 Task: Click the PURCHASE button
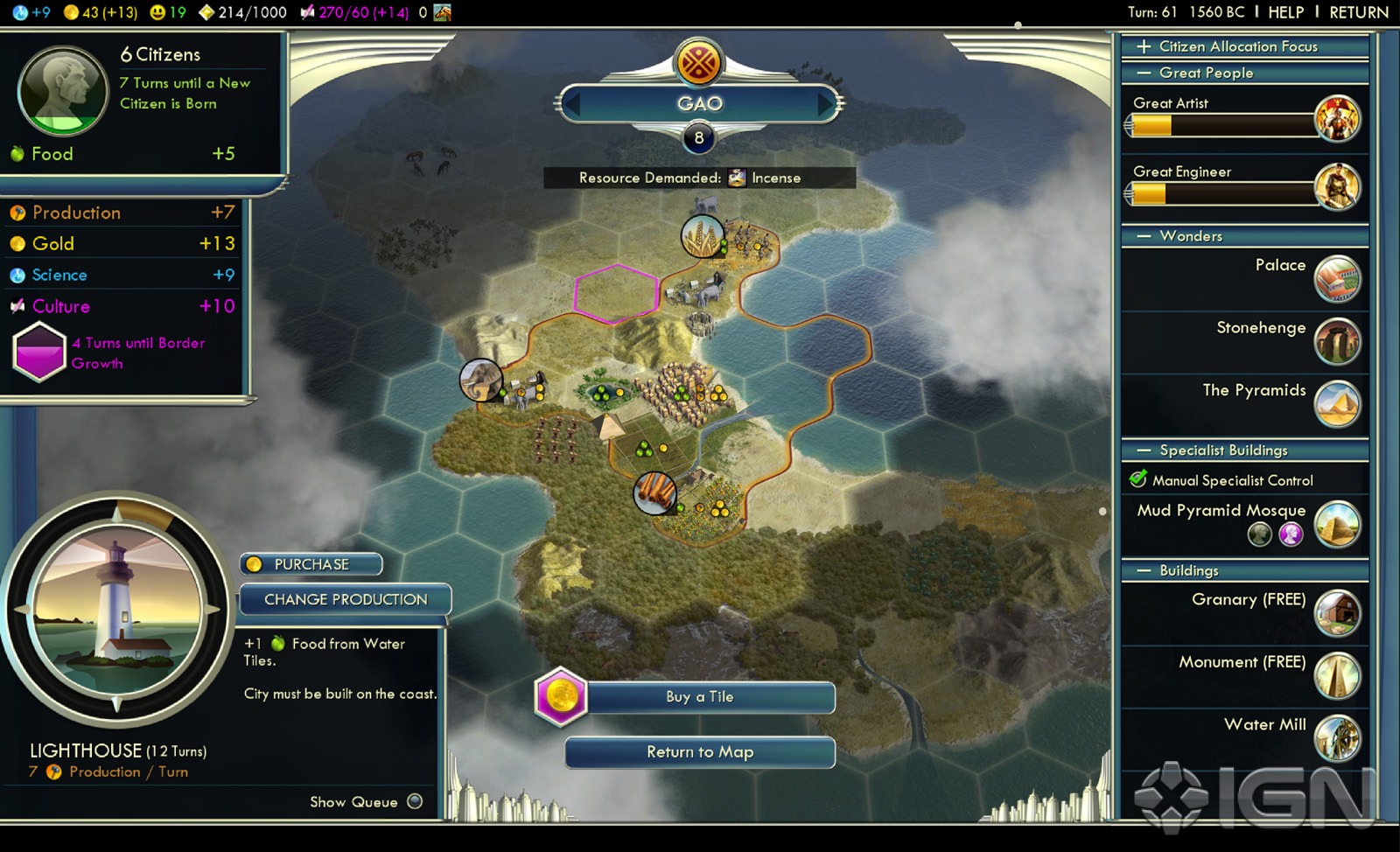click(x=311, y=565)
